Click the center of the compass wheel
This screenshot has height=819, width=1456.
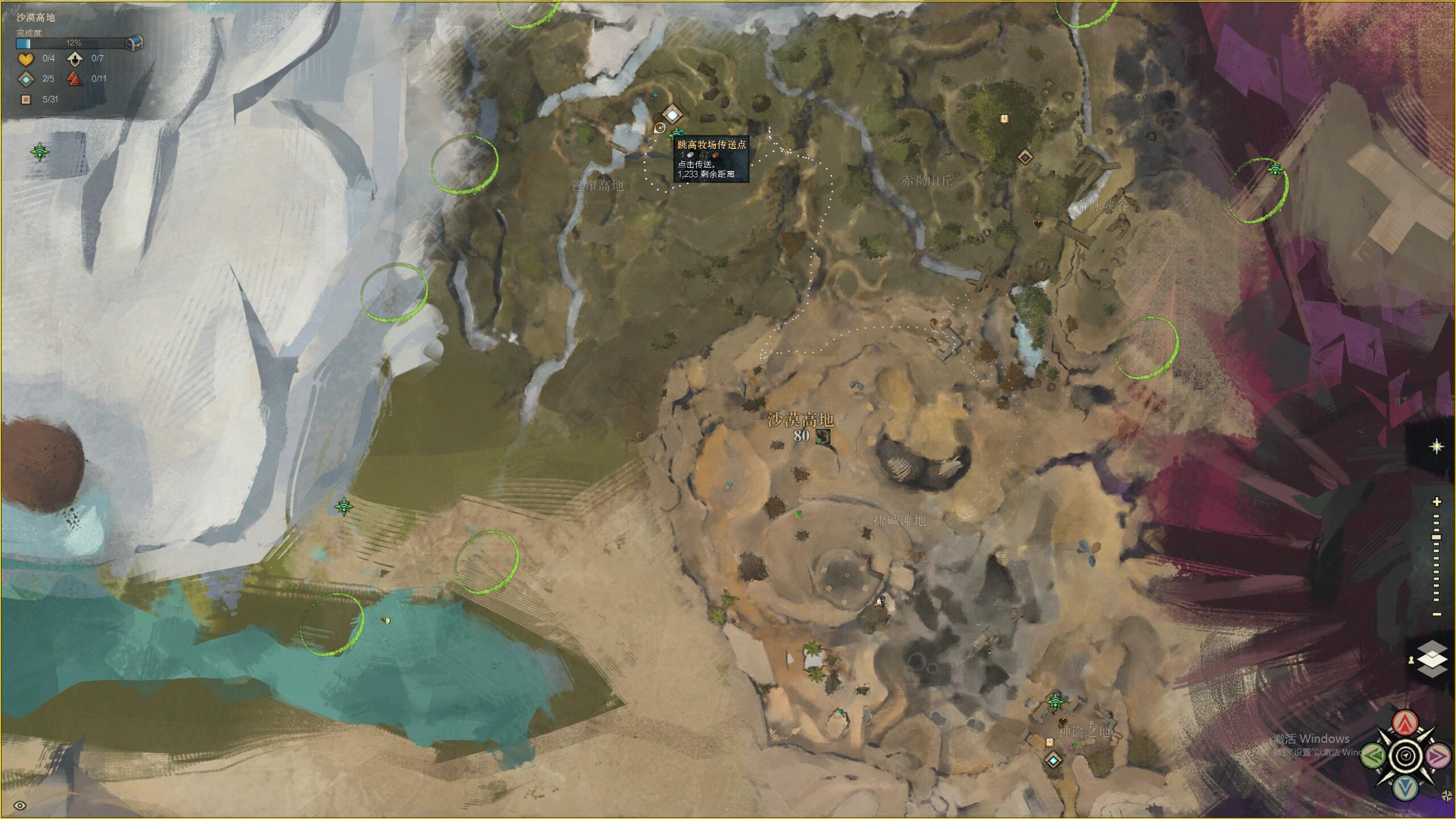click(1405, 756)
